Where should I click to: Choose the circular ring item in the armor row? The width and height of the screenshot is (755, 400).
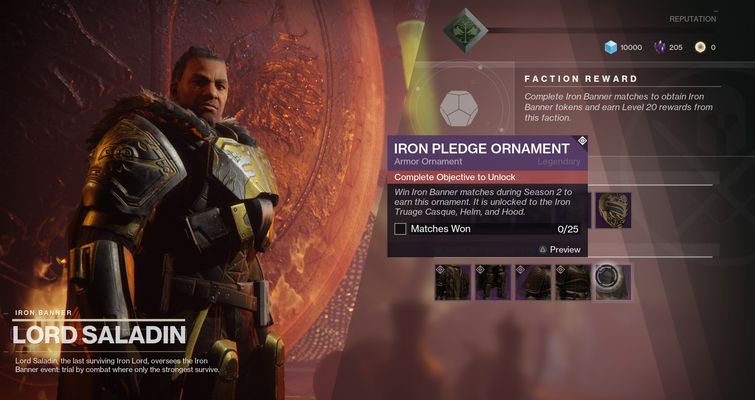pyautogui.click(x=612, y=282)
